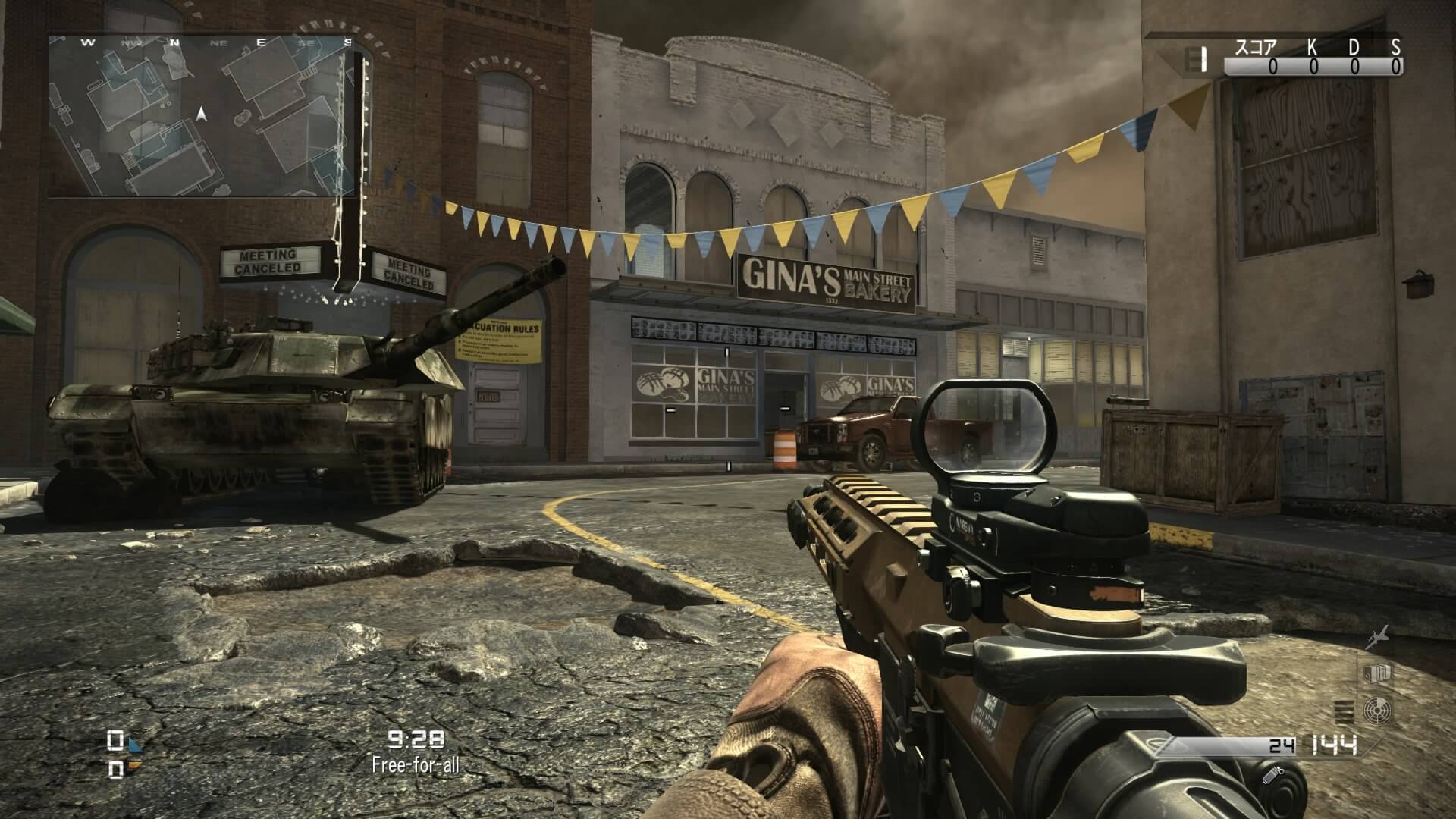
Task: Click the minimap in the corner
Action: point(202,116)
